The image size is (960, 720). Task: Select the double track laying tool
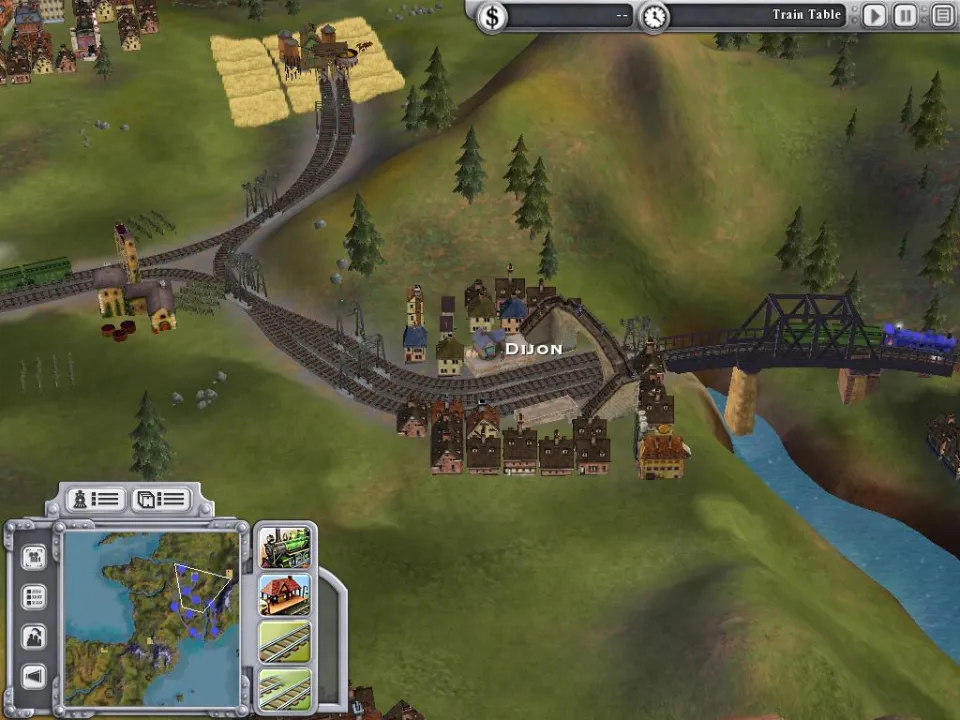[285, 688]
